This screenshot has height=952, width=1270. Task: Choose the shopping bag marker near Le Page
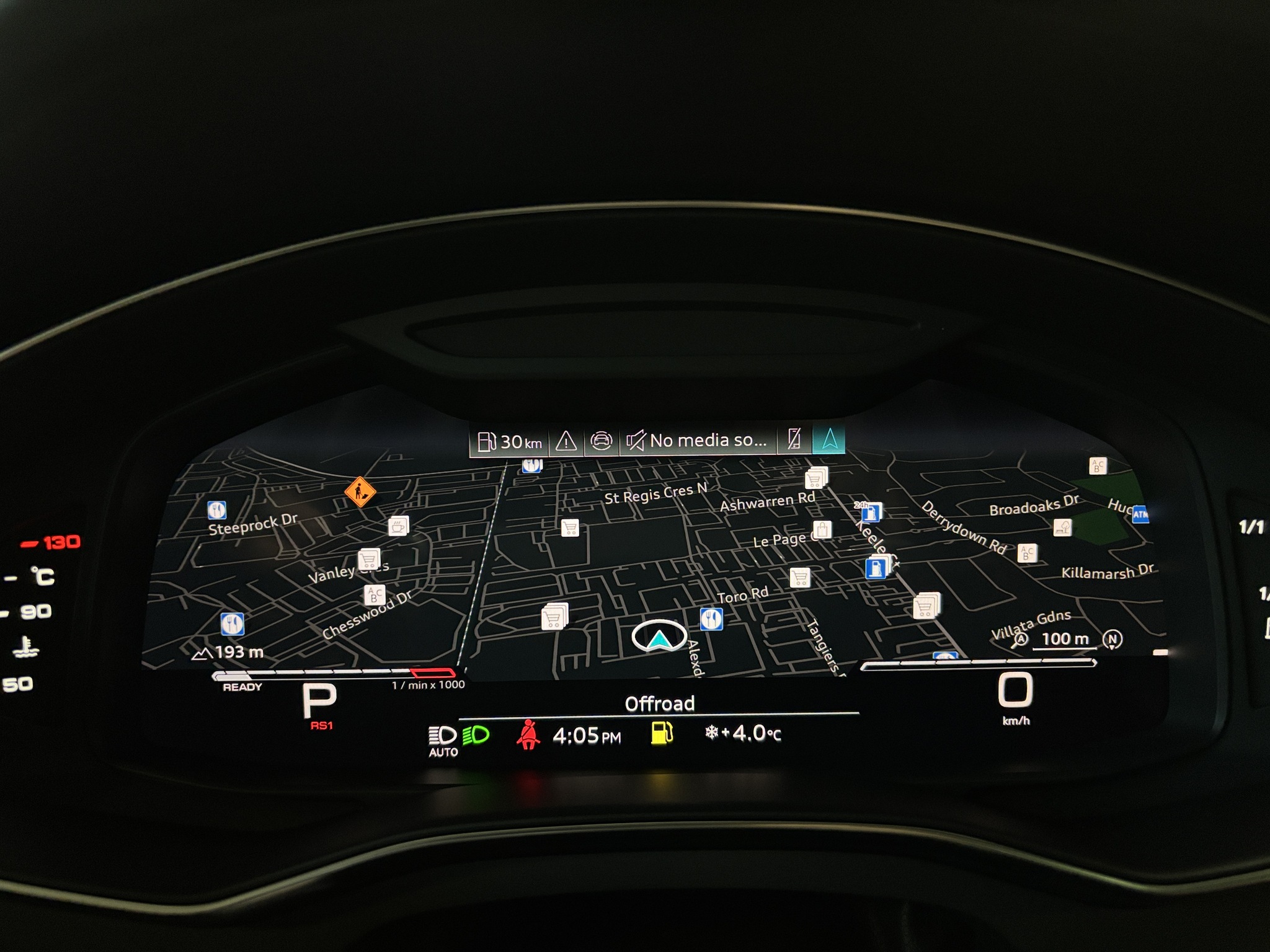tap(822, 530)
